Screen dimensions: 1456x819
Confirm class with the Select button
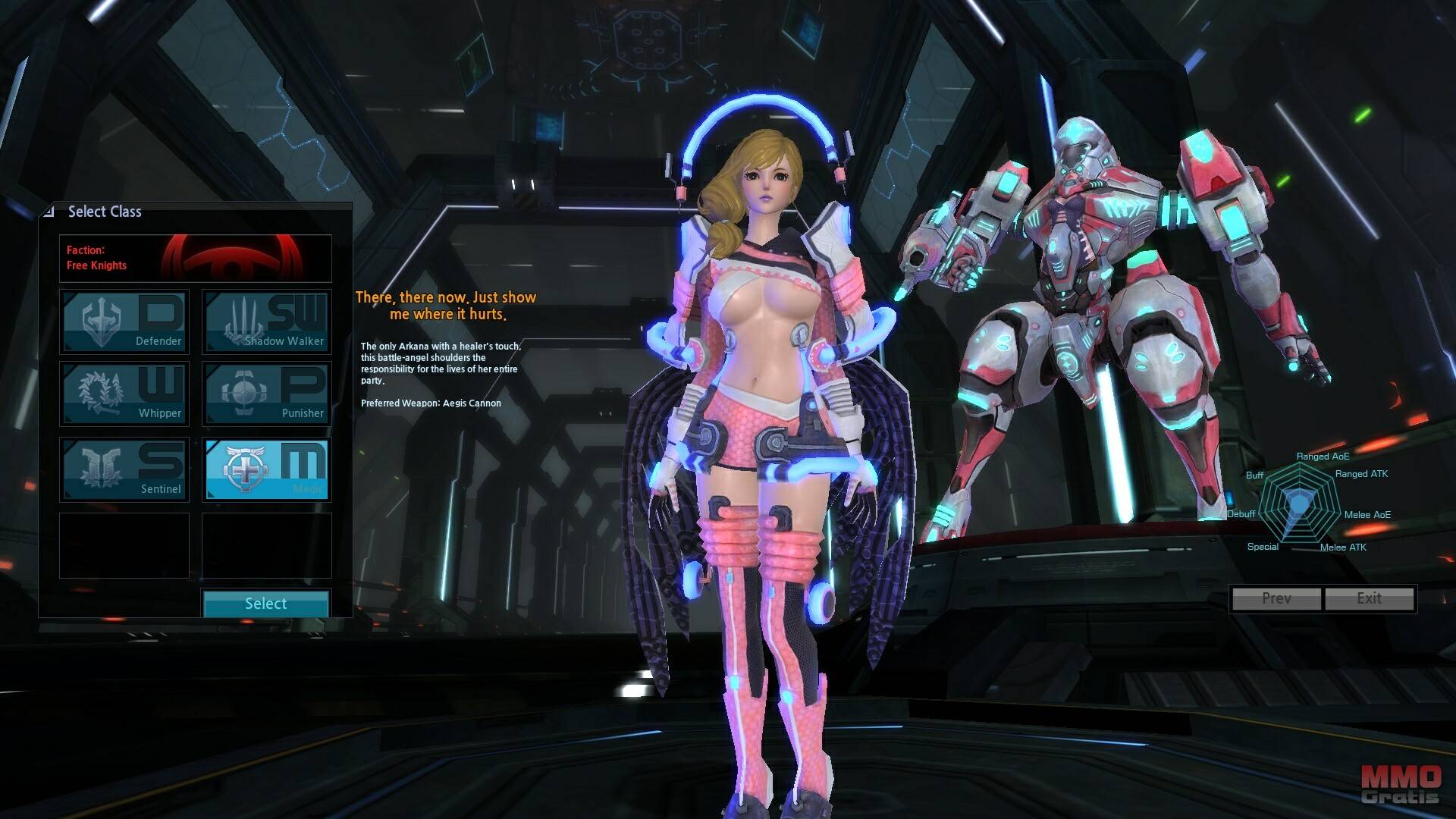(265, 604)
